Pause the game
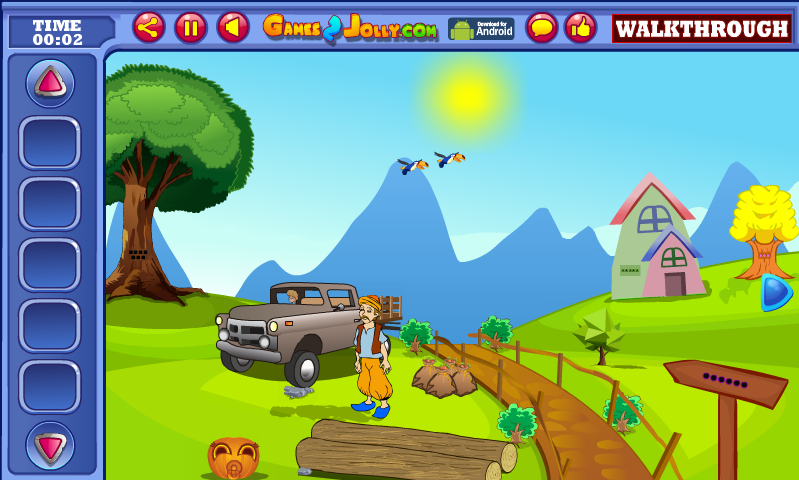Screen dimensions: 799x480 click(191, 27)
